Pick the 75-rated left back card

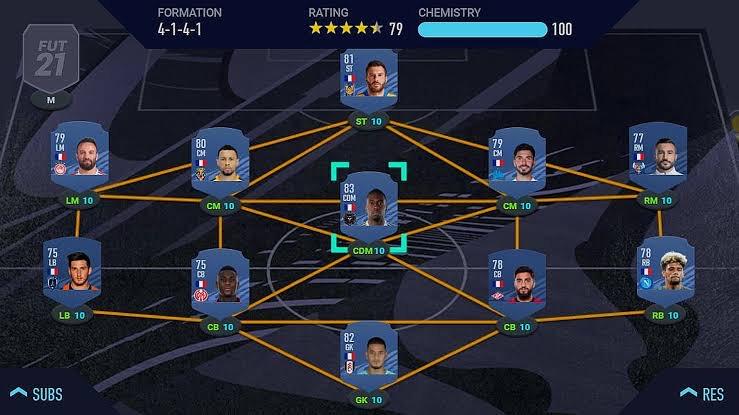[71, 268]
